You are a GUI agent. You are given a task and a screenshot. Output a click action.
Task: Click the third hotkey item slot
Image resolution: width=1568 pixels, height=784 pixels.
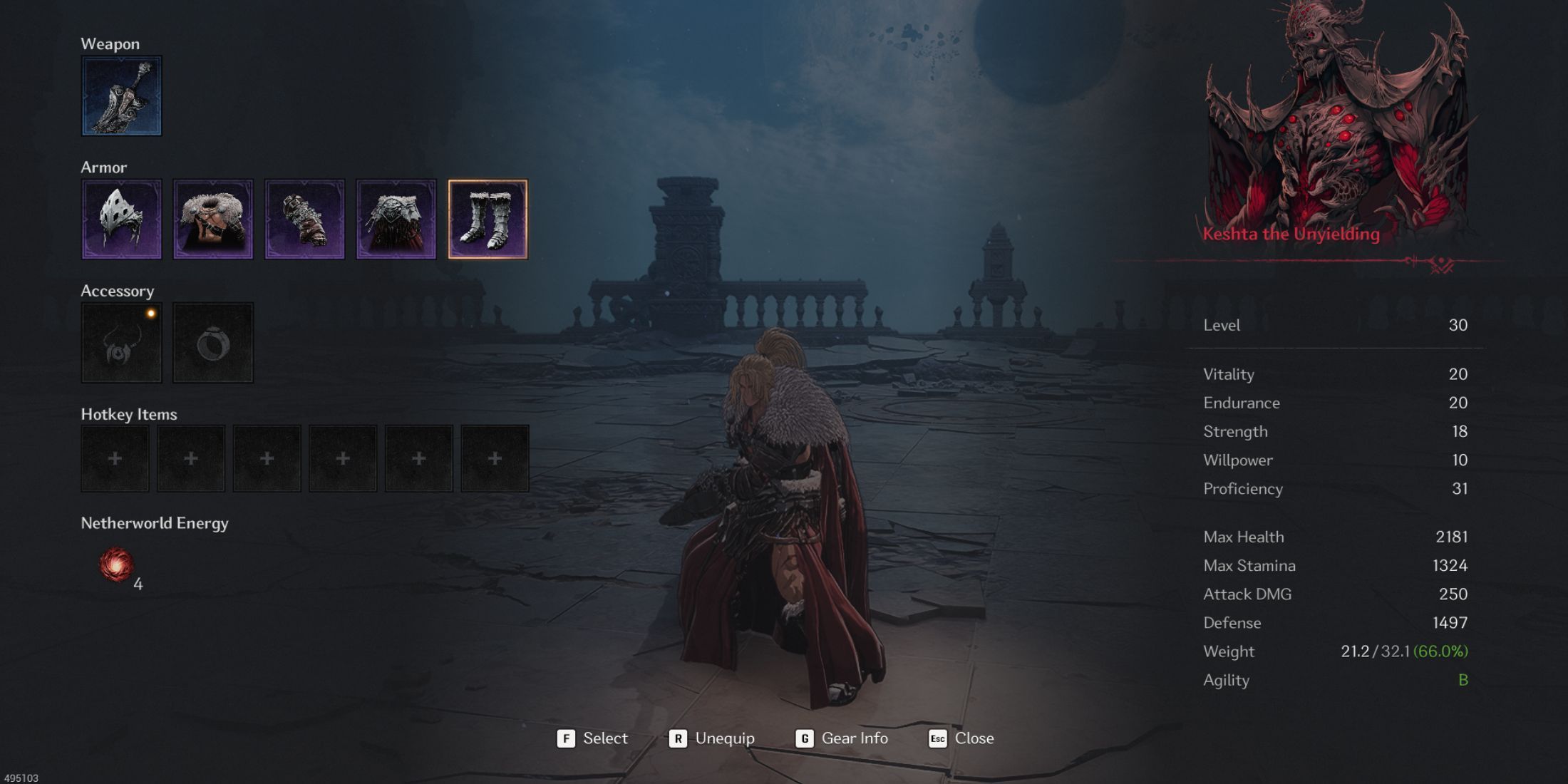click(x=267, y=458)
